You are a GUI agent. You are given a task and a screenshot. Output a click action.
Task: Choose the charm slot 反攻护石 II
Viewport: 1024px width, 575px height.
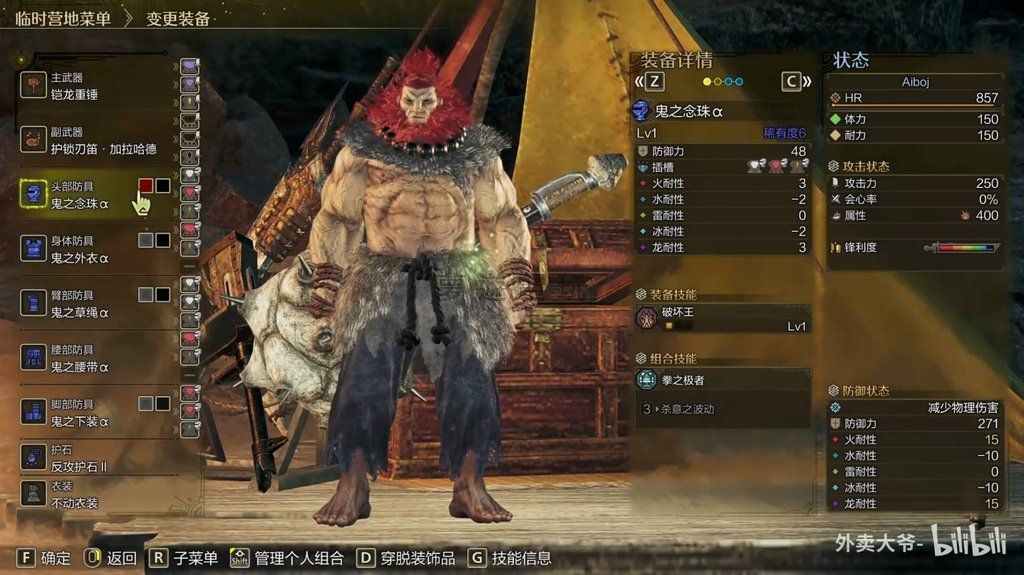pos(80,458)
